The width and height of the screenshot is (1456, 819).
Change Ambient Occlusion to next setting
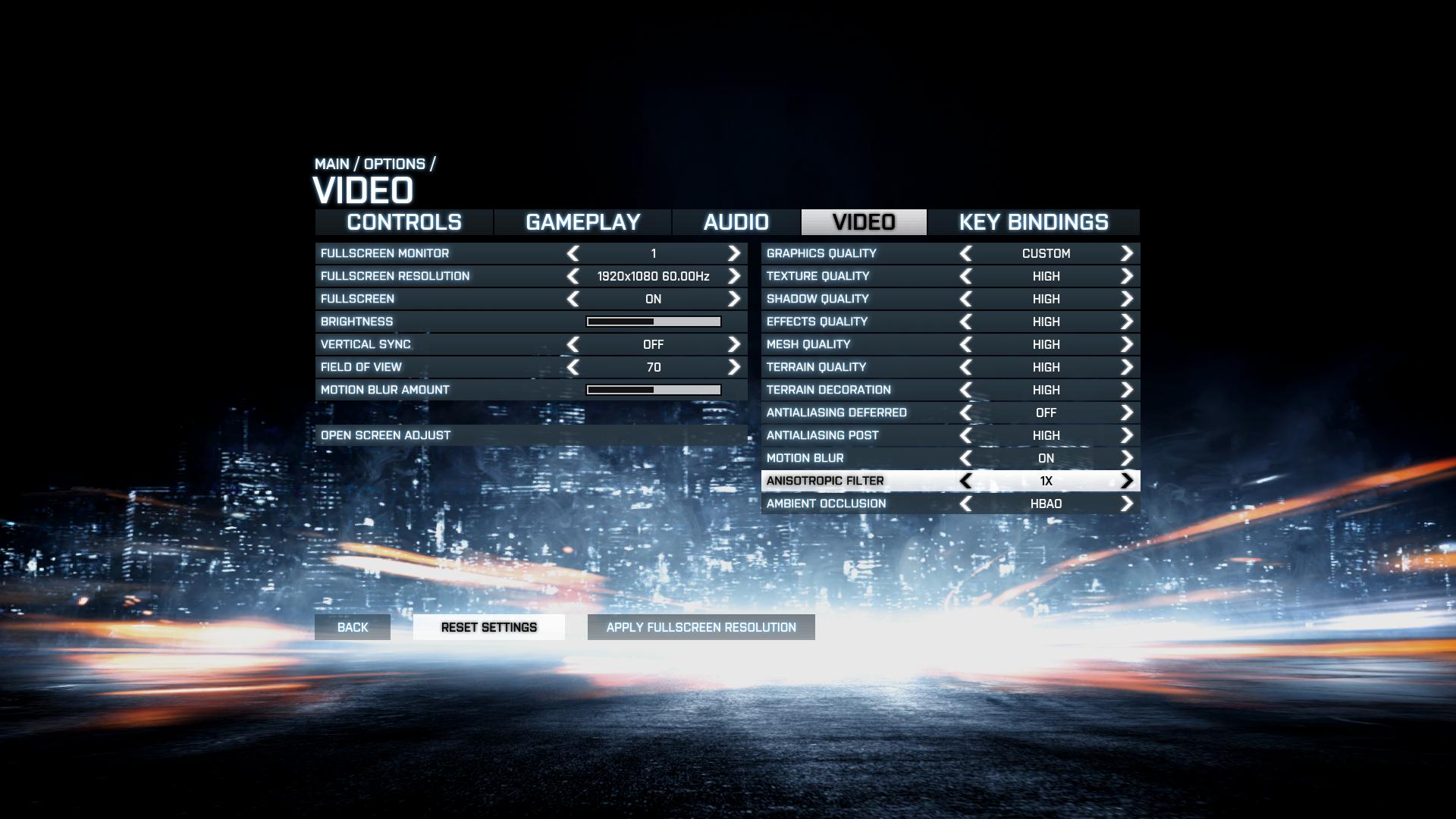click(1126, 504)
